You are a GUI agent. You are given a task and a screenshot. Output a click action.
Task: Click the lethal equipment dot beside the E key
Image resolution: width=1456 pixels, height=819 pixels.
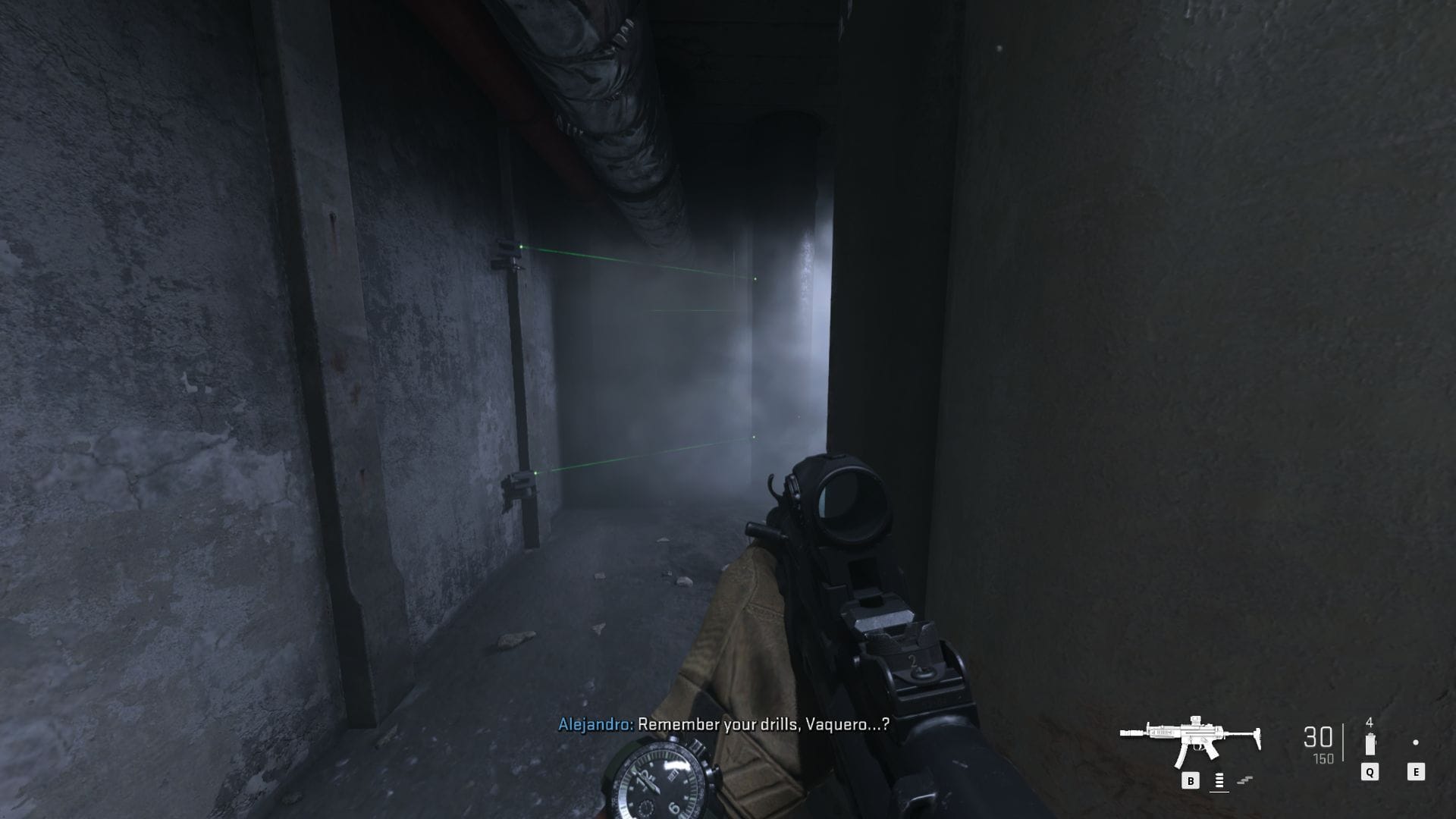click(x=1415, y=742)
